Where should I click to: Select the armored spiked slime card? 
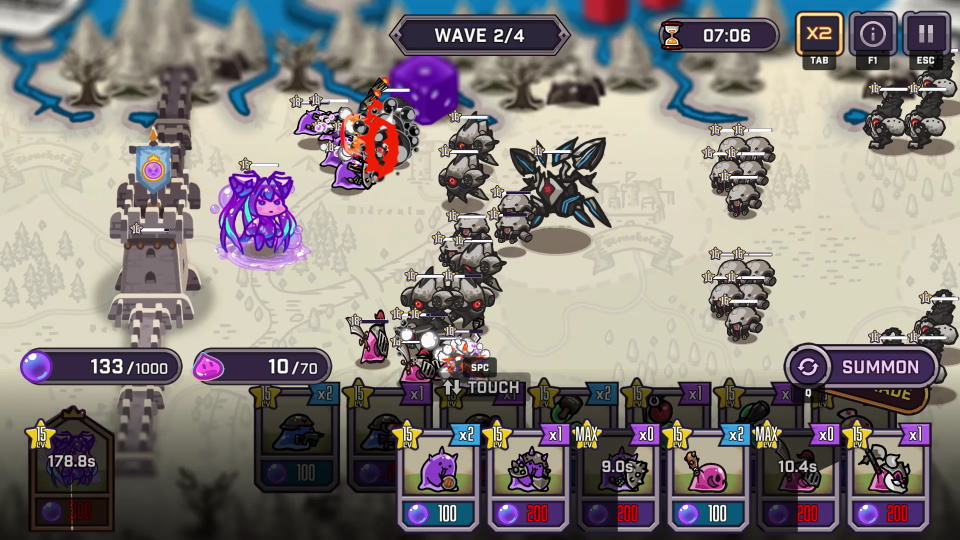coord(528,477)
